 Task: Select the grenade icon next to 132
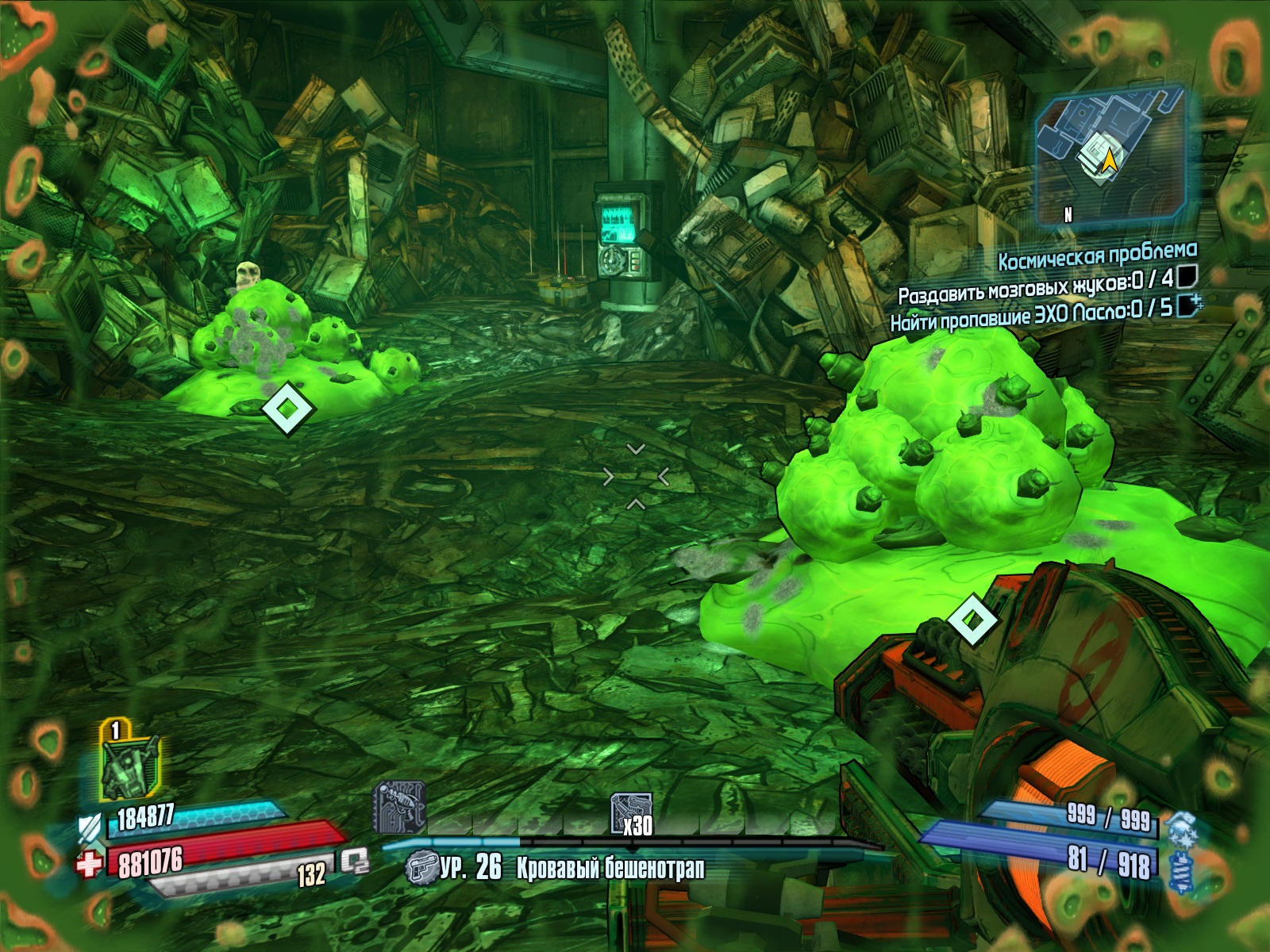click(x=355, y=862)
